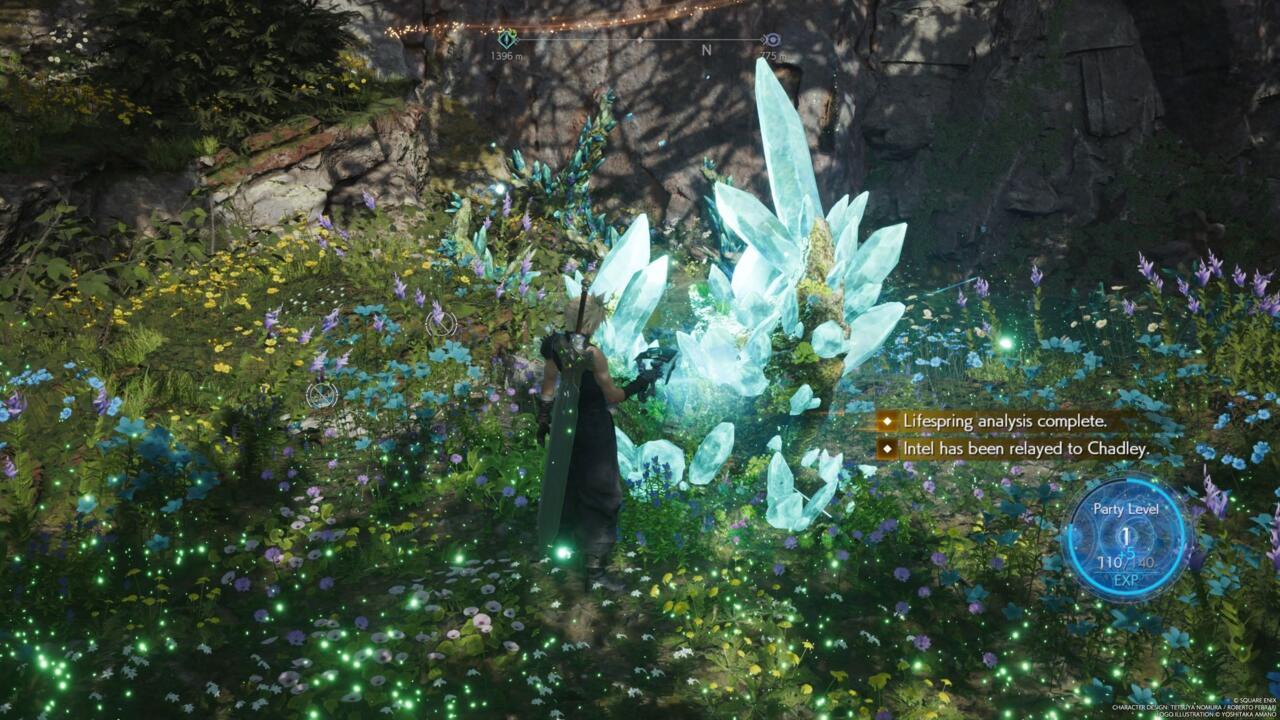Click the N north indicator on the compass

(x=705, y=50)
